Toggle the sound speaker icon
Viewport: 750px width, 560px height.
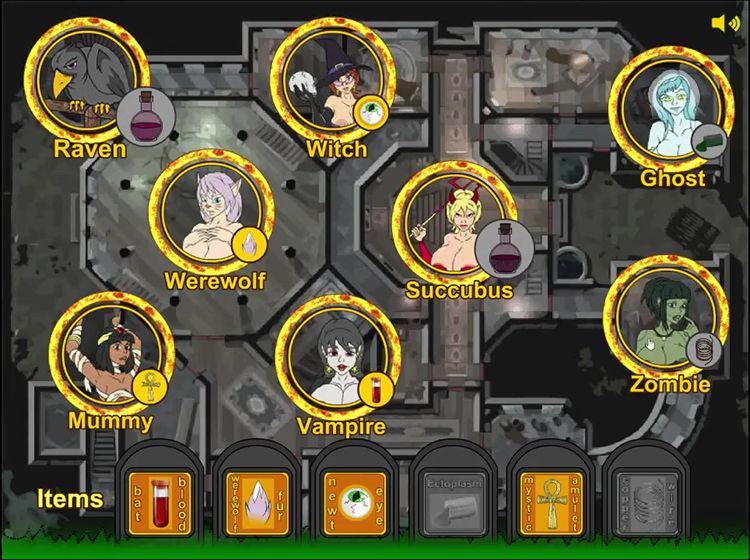click(725, 23)
